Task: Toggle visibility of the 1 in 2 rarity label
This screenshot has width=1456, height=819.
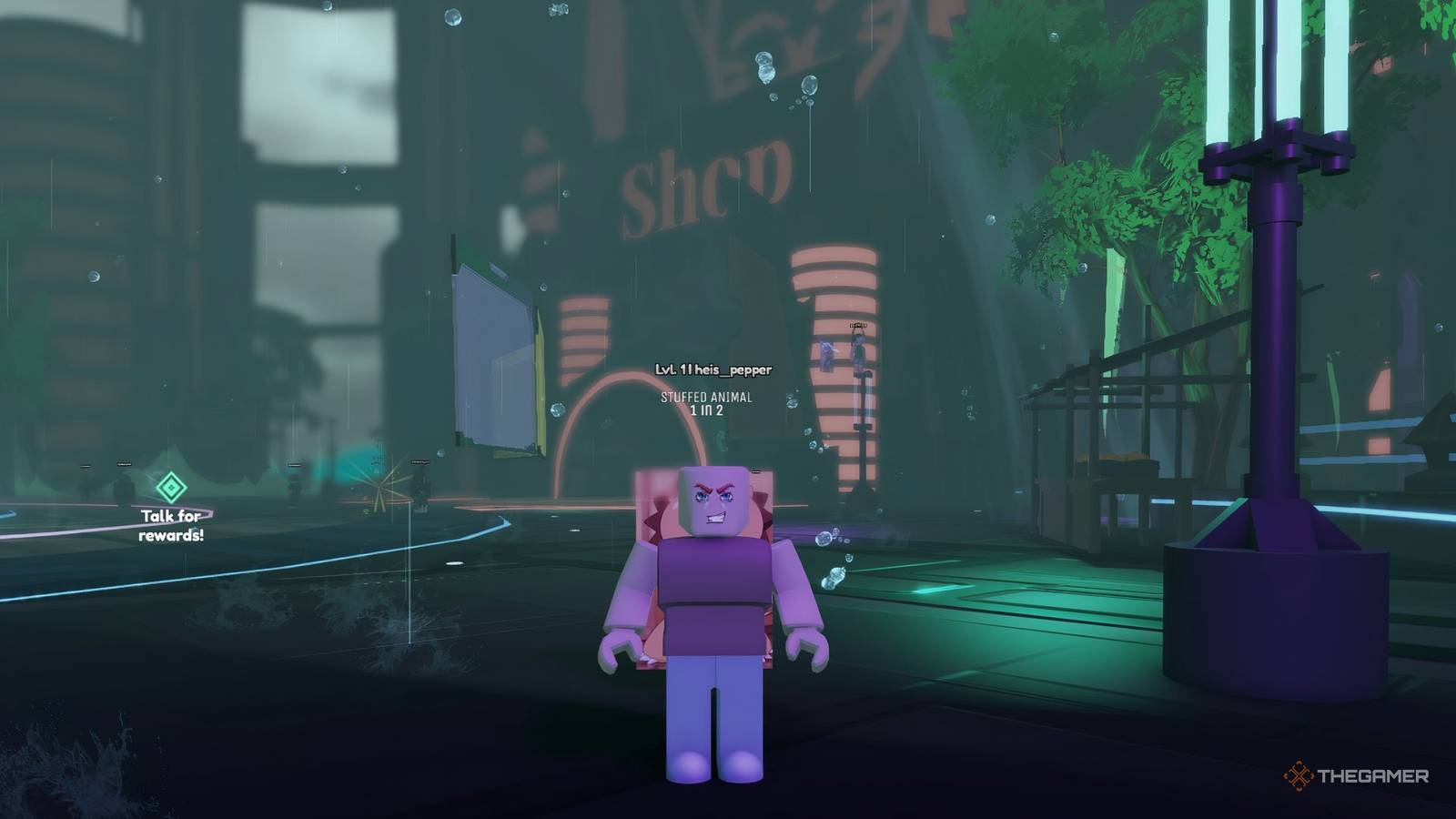Action: (x=707, y=409)
